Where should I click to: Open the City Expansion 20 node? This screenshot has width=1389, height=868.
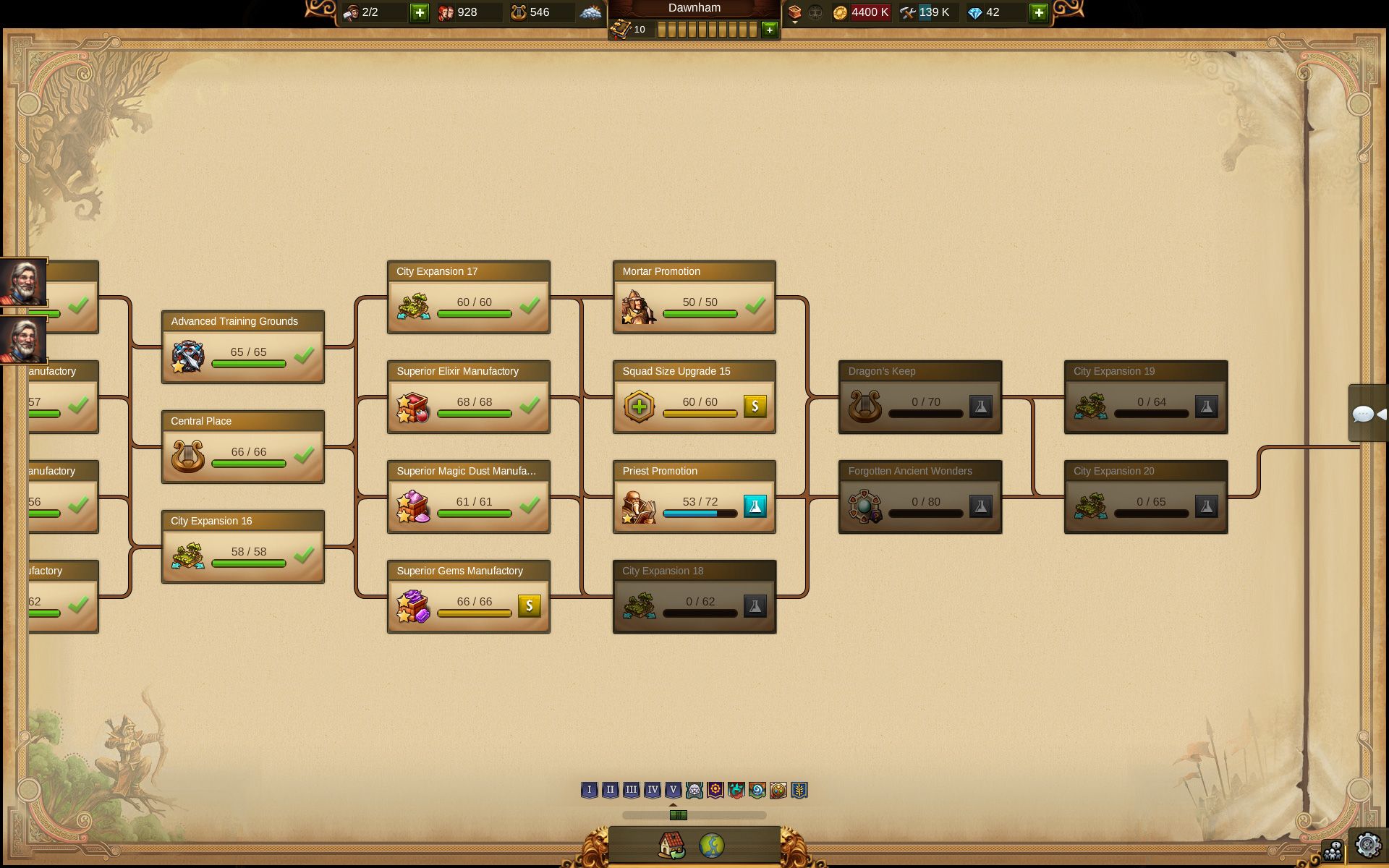tap(1145, 497)
